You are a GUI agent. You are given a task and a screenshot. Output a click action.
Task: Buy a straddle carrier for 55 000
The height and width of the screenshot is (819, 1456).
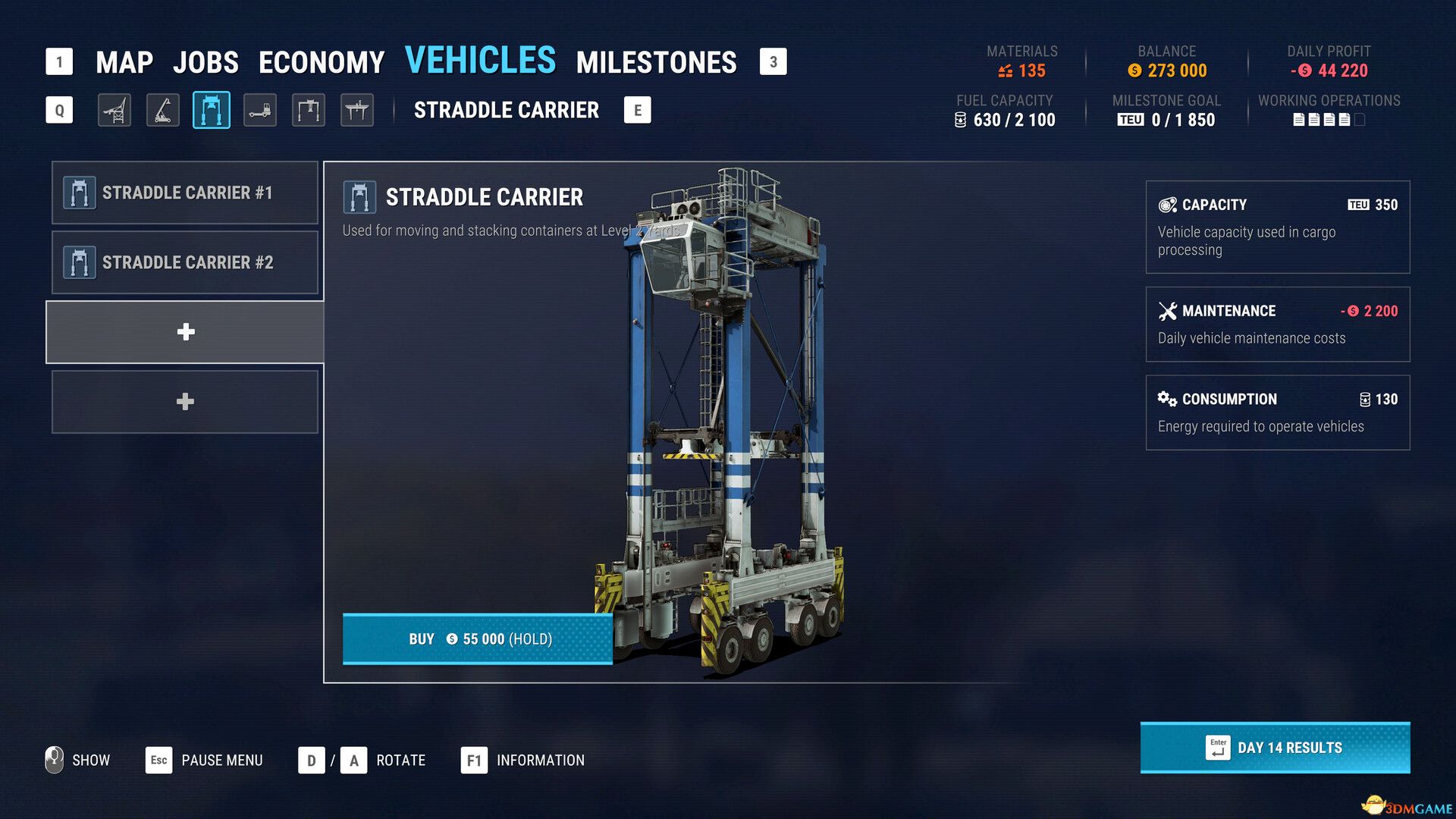(x=478, y=639)
